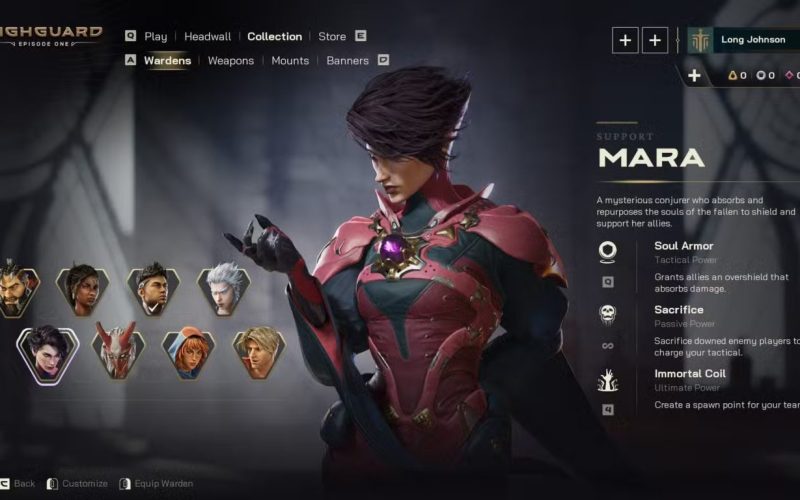800x500 pixels.
Task: Pick the warden with dark braided hair
Action: point(82,290)
